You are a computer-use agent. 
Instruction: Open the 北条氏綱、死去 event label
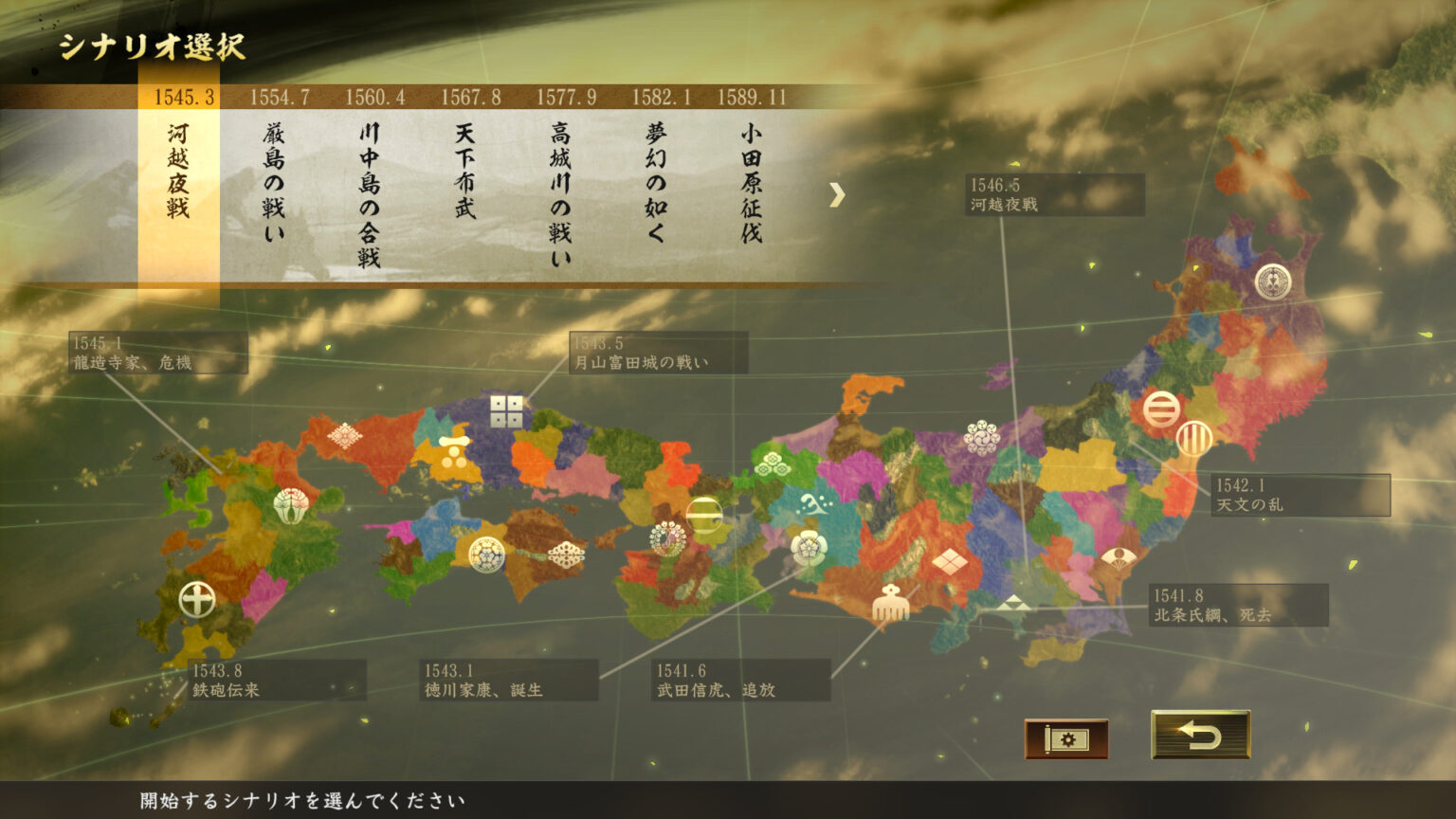click(1238, 606)
